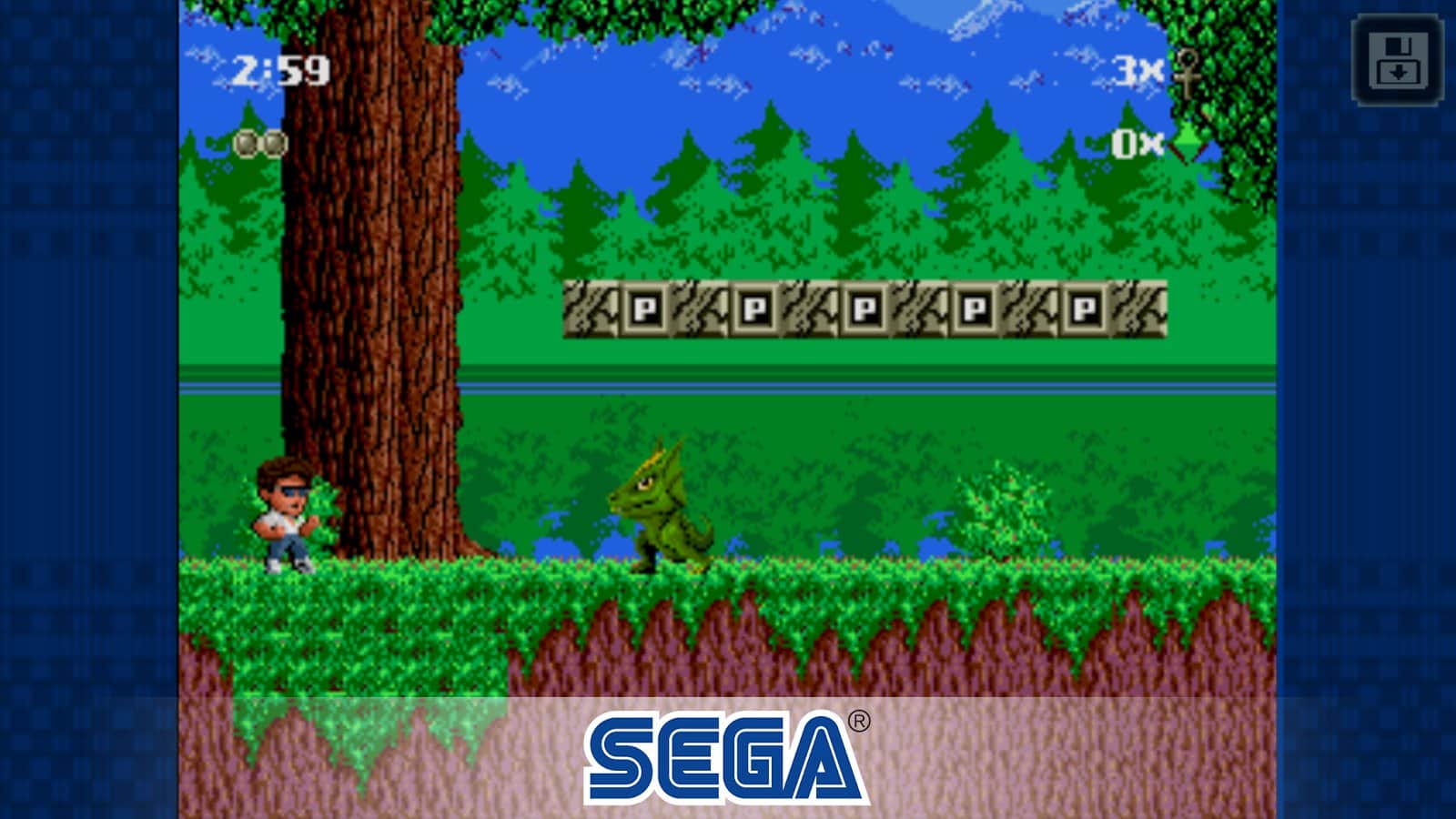Viewport: 1456px width, 819px height.
Task: Tap the timer reading 2:59
Action: pyautogui.click(x=282, y=68)
